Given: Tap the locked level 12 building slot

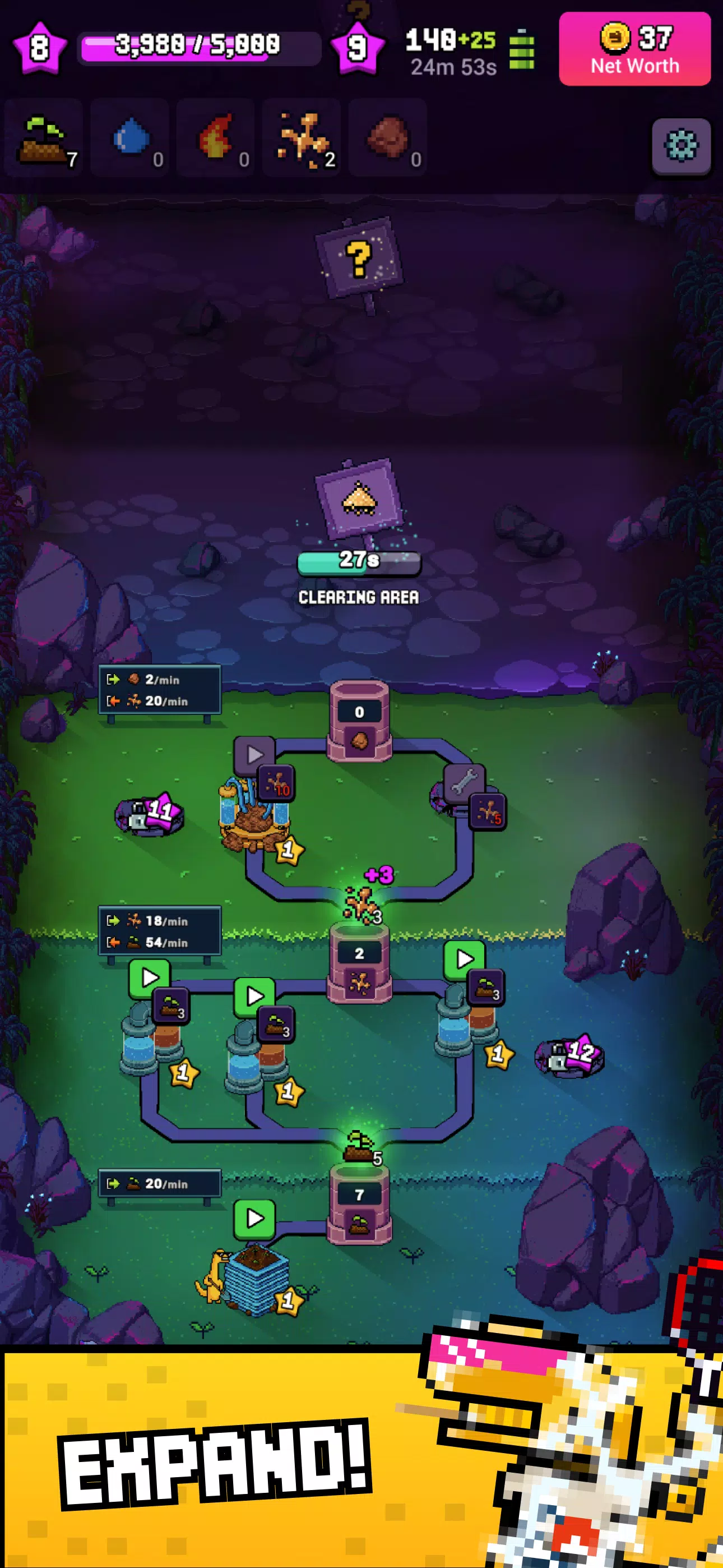Looking at the screenshot, I should tap(569, 1055).
